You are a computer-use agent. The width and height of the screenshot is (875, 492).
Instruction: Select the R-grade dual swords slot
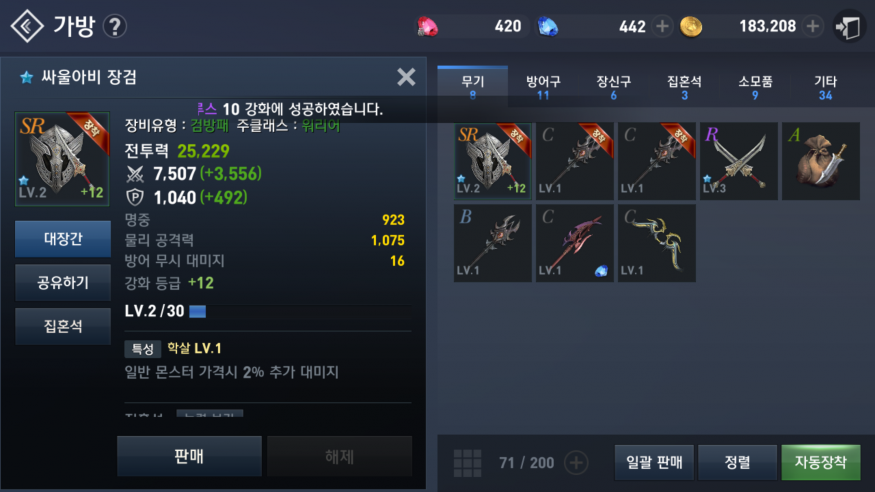coord(739,161)
